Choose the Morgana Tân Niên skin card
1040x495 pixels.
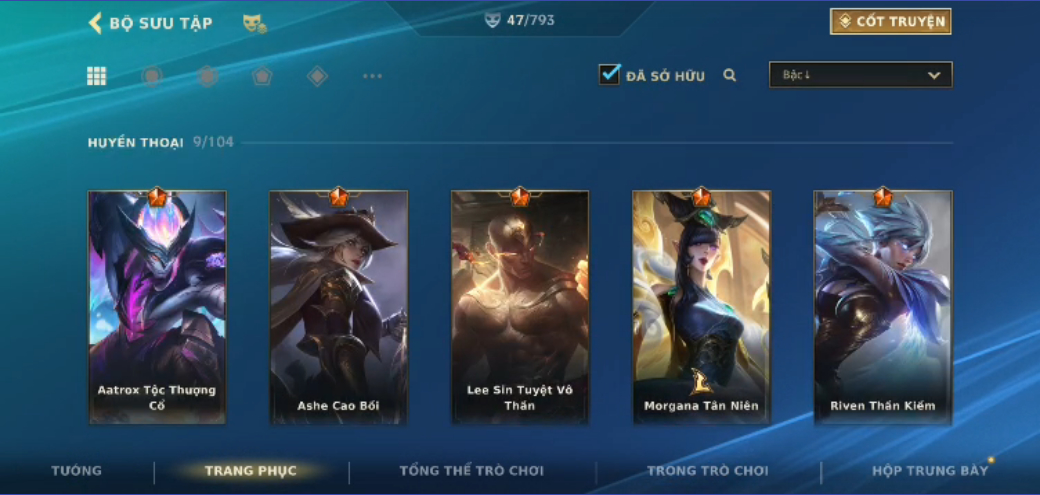pos(701,307)
